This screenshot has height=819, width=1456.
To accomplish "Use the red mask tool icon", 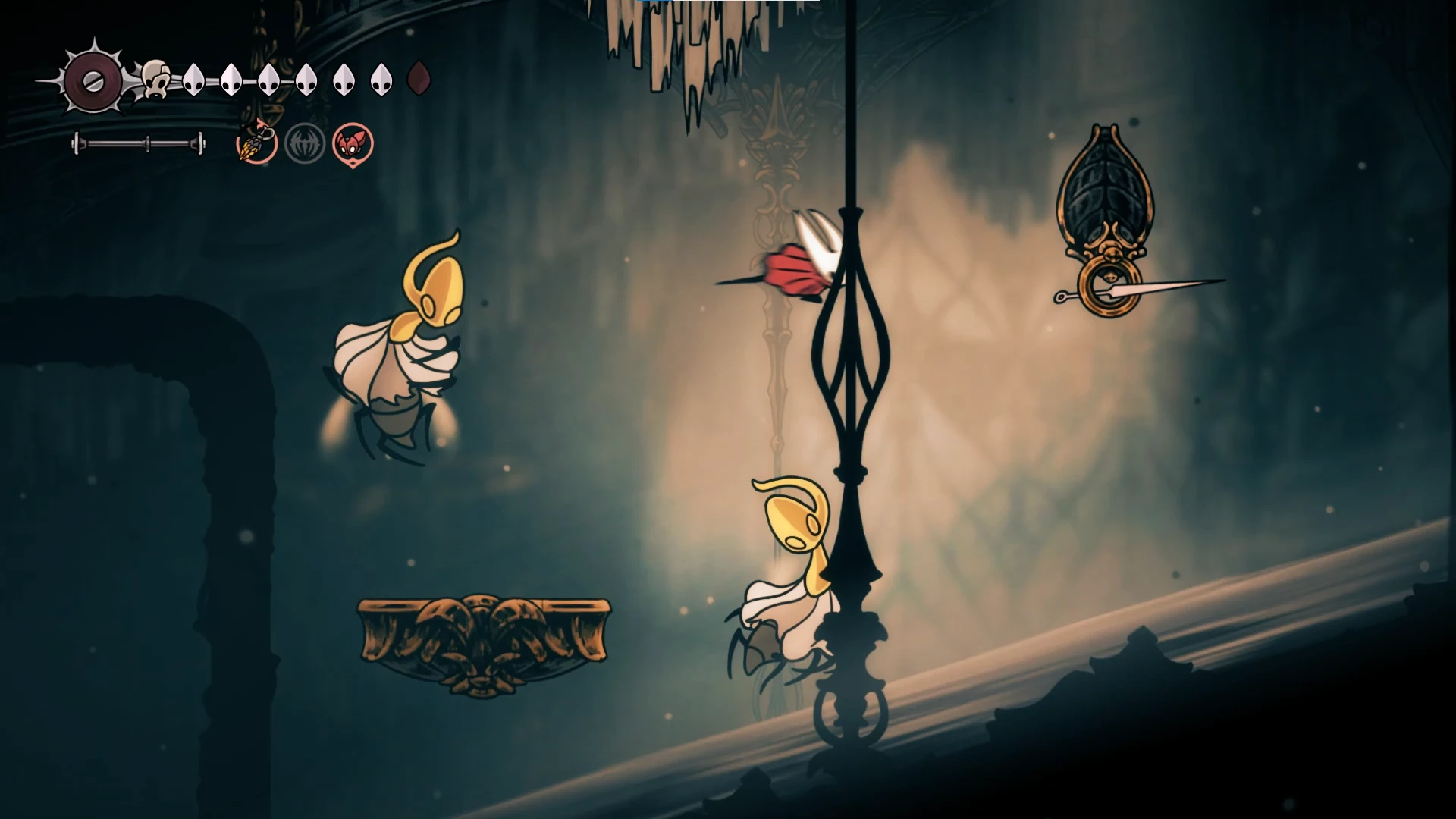I will pyautogui.click(x=353, y=143).
